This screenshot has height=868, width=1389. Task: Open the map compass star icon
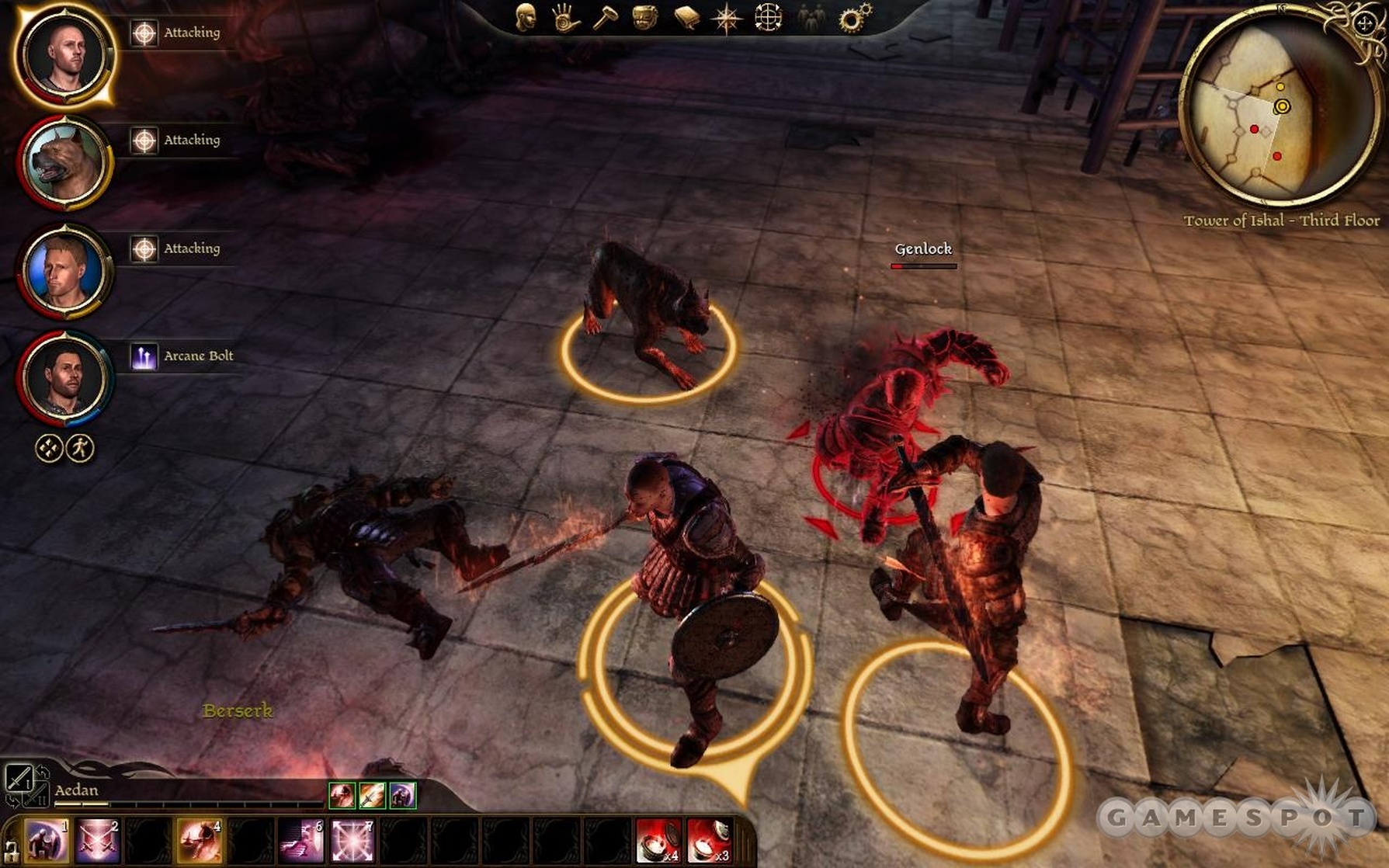[x=727, y=19]
